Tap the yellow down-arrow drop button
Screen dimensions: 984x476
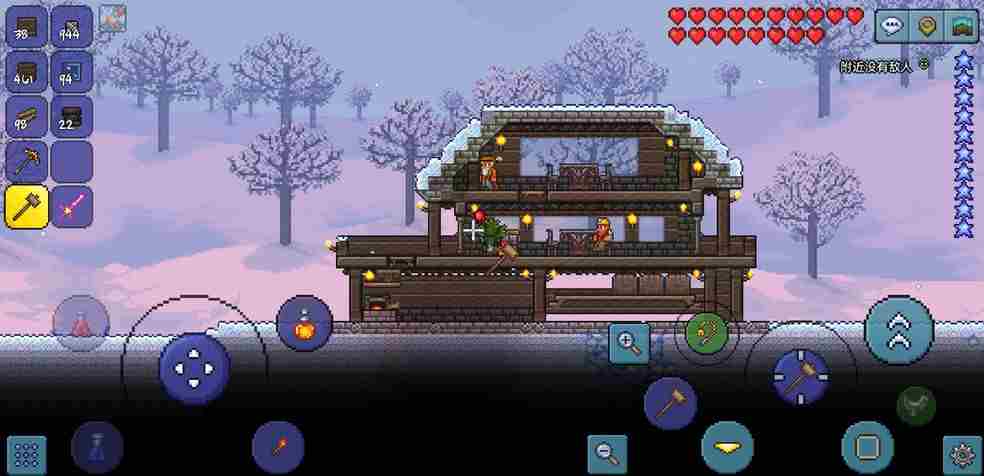click(x=727, y=446)
